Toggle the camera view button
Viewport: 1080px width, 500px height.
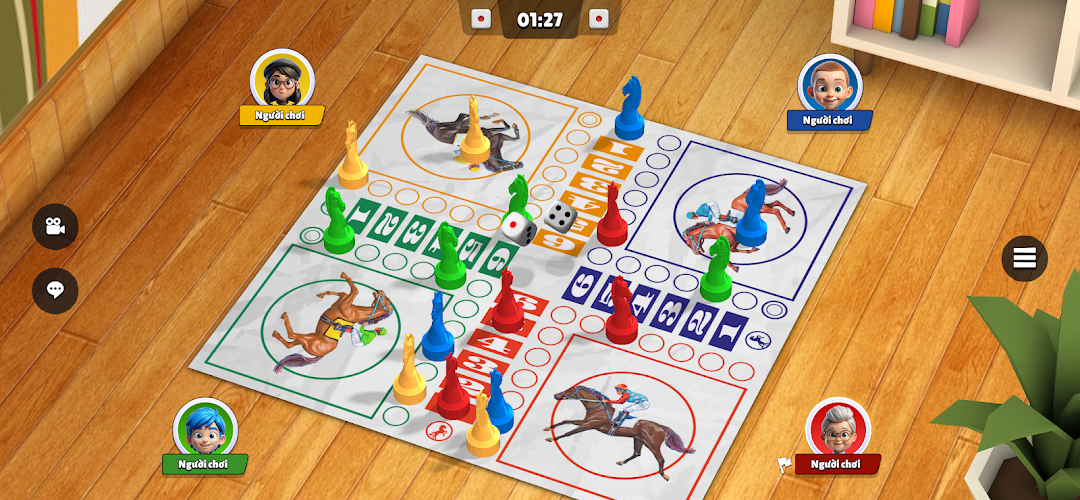click(x=55, y=227)
